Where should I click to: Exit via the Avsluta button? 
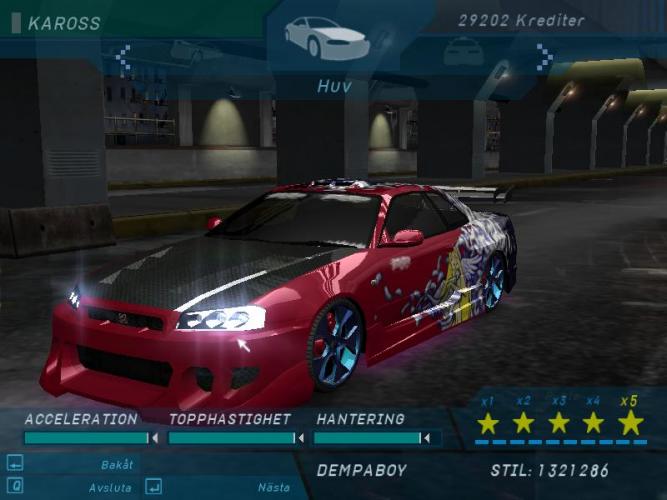coord(110,487)
